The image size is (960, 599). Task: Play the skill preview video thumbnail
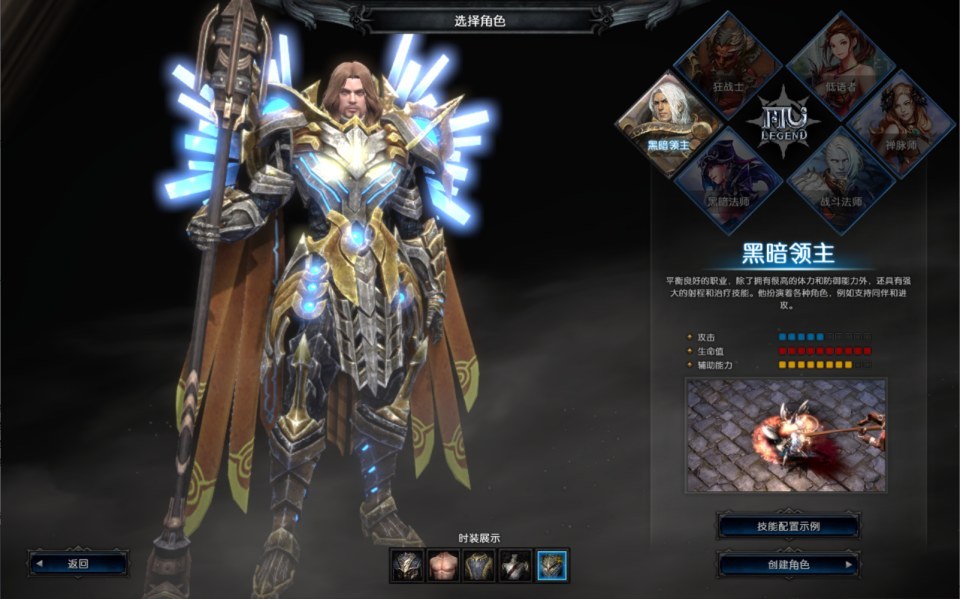point(786,434)
